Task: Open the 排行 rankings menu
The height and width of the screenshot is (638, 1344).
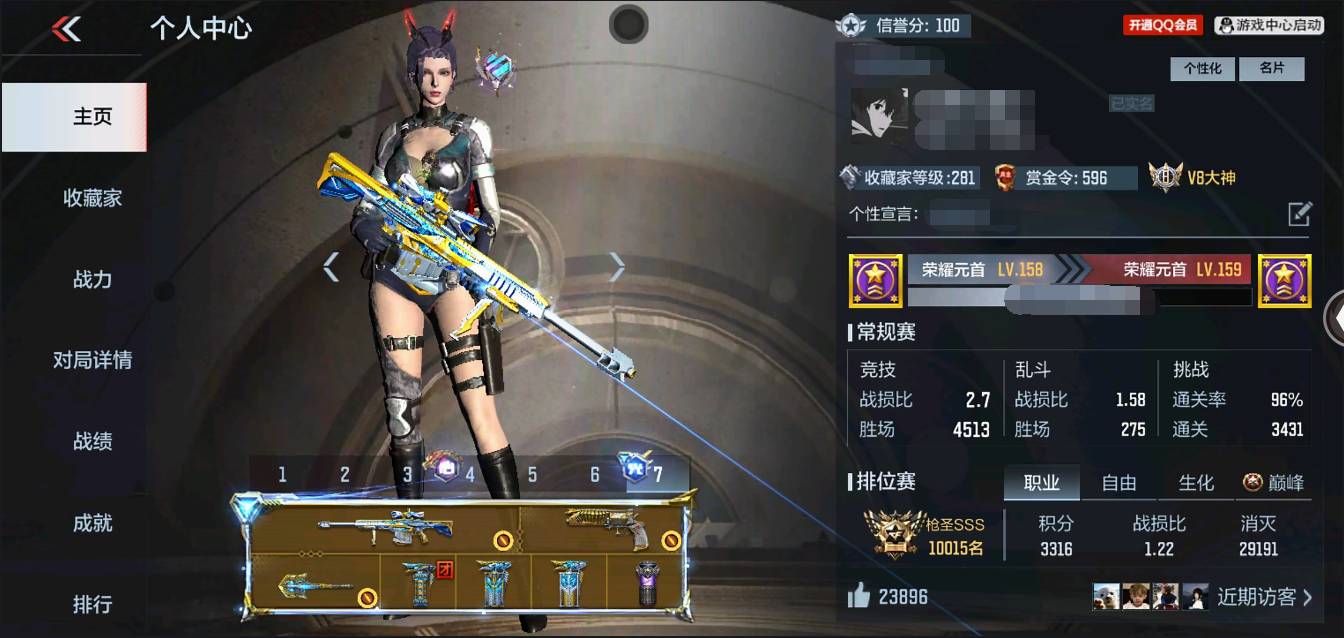Action: click(x=92, y=604)
